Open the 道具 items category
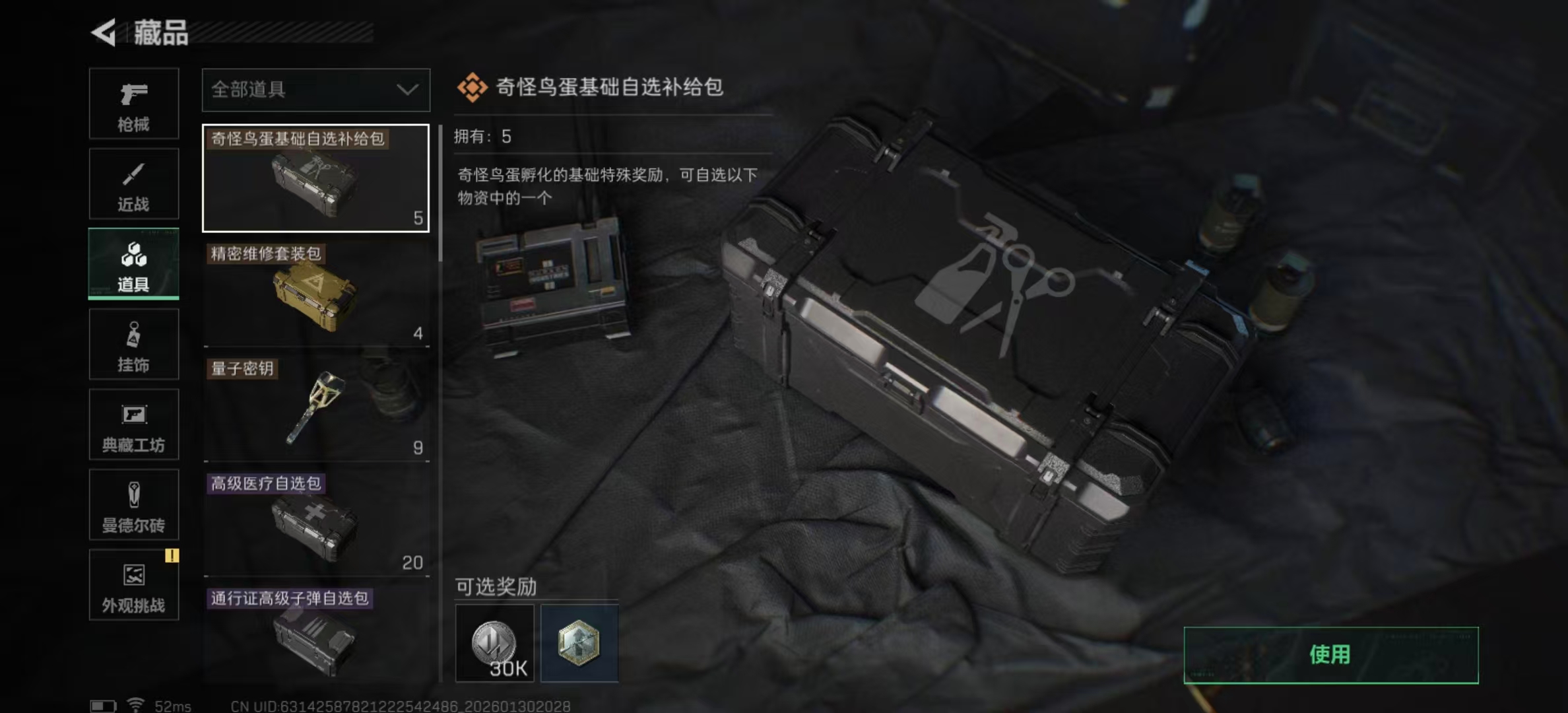This screenshot has width=1568, height=713. click(x=133, y=263)
